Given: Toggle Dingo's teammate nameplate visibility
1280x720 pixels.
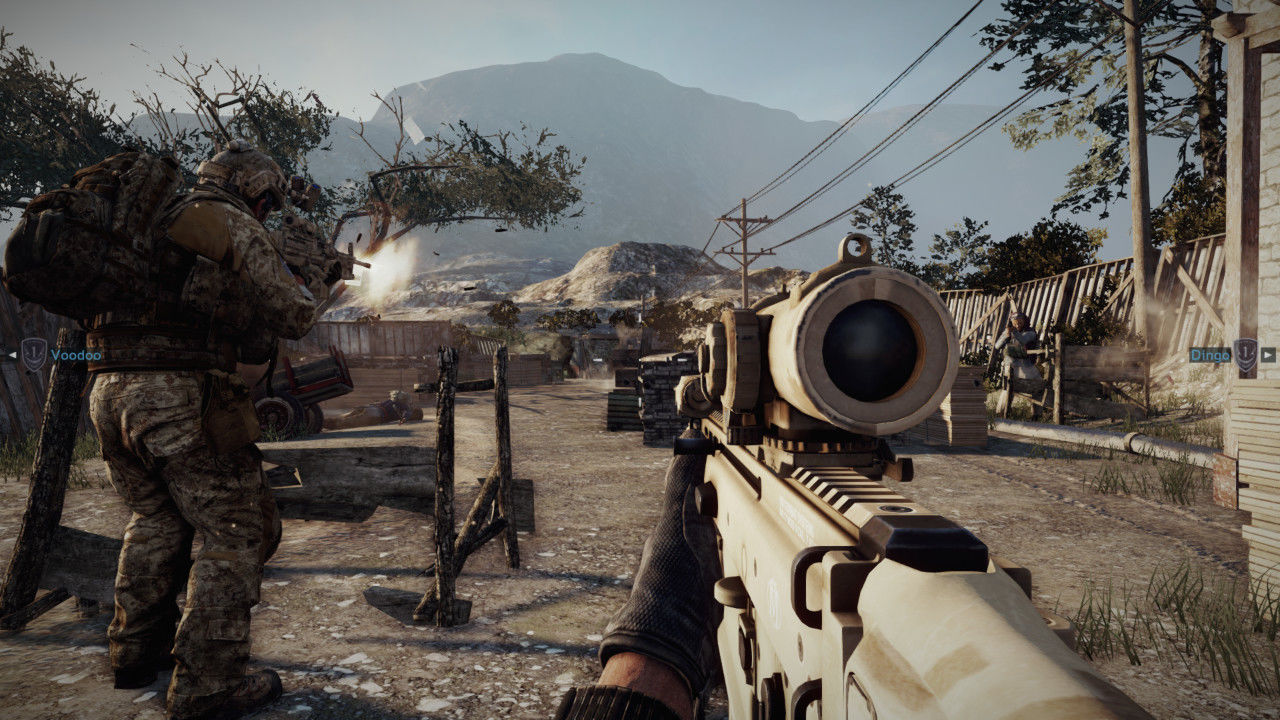Looking at the screenshot, I should click(1210, 355).
